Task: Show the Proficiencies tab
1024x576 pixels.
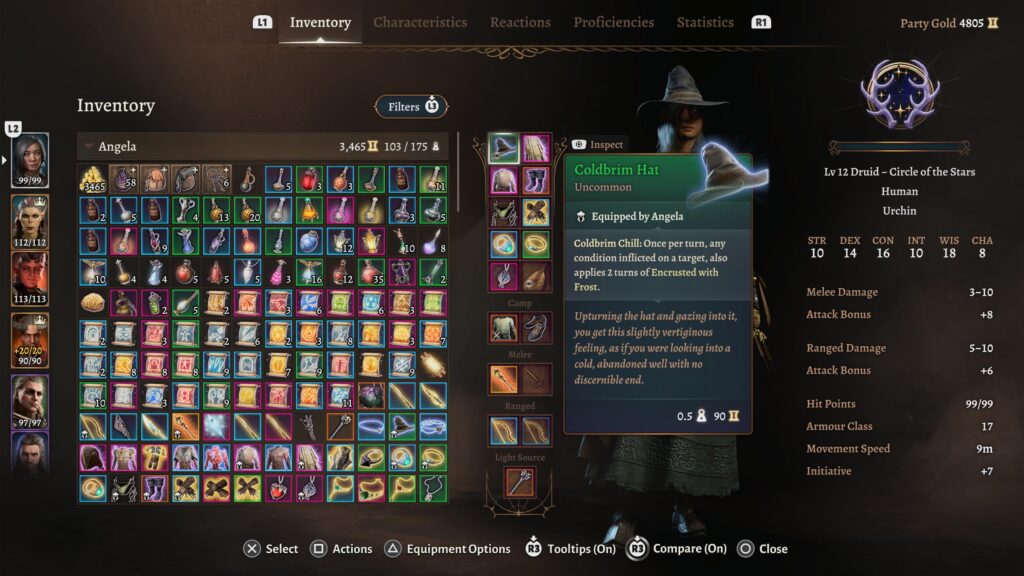Action: [614, 22]
